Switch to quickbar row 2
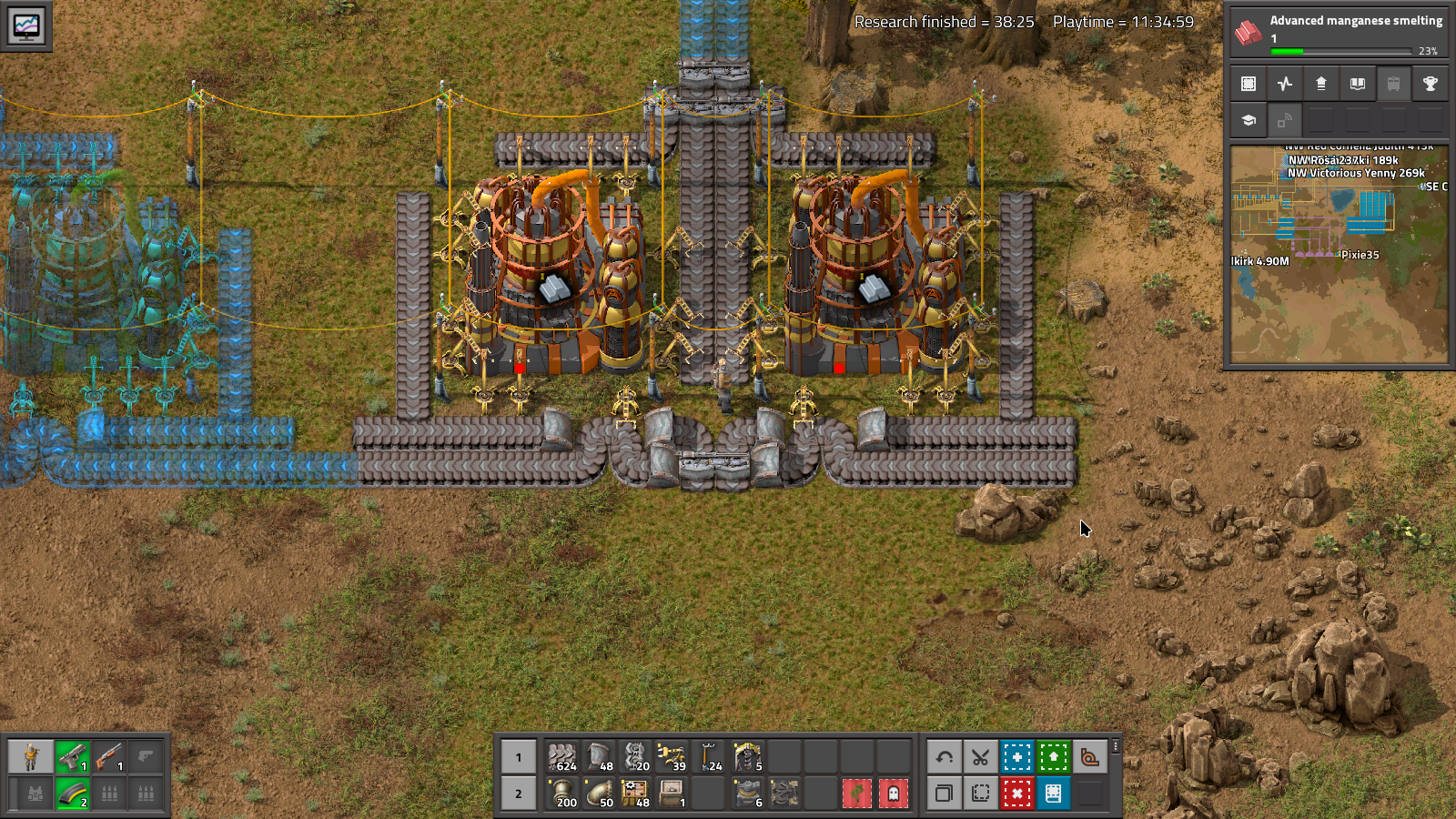Screen dimensions: 1456x819 tap(519, 793)
